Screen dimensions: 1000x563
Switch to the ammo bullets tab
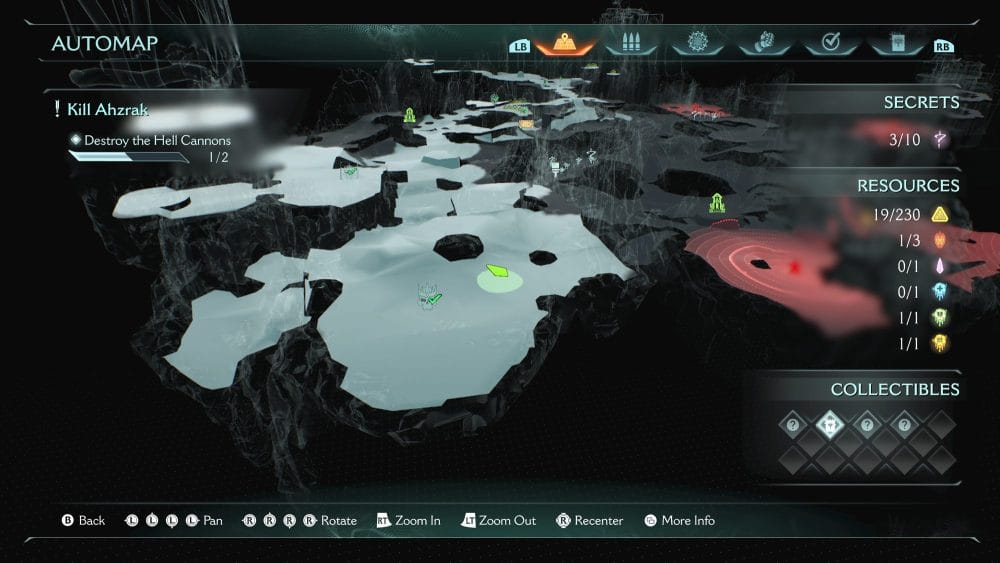631,44
